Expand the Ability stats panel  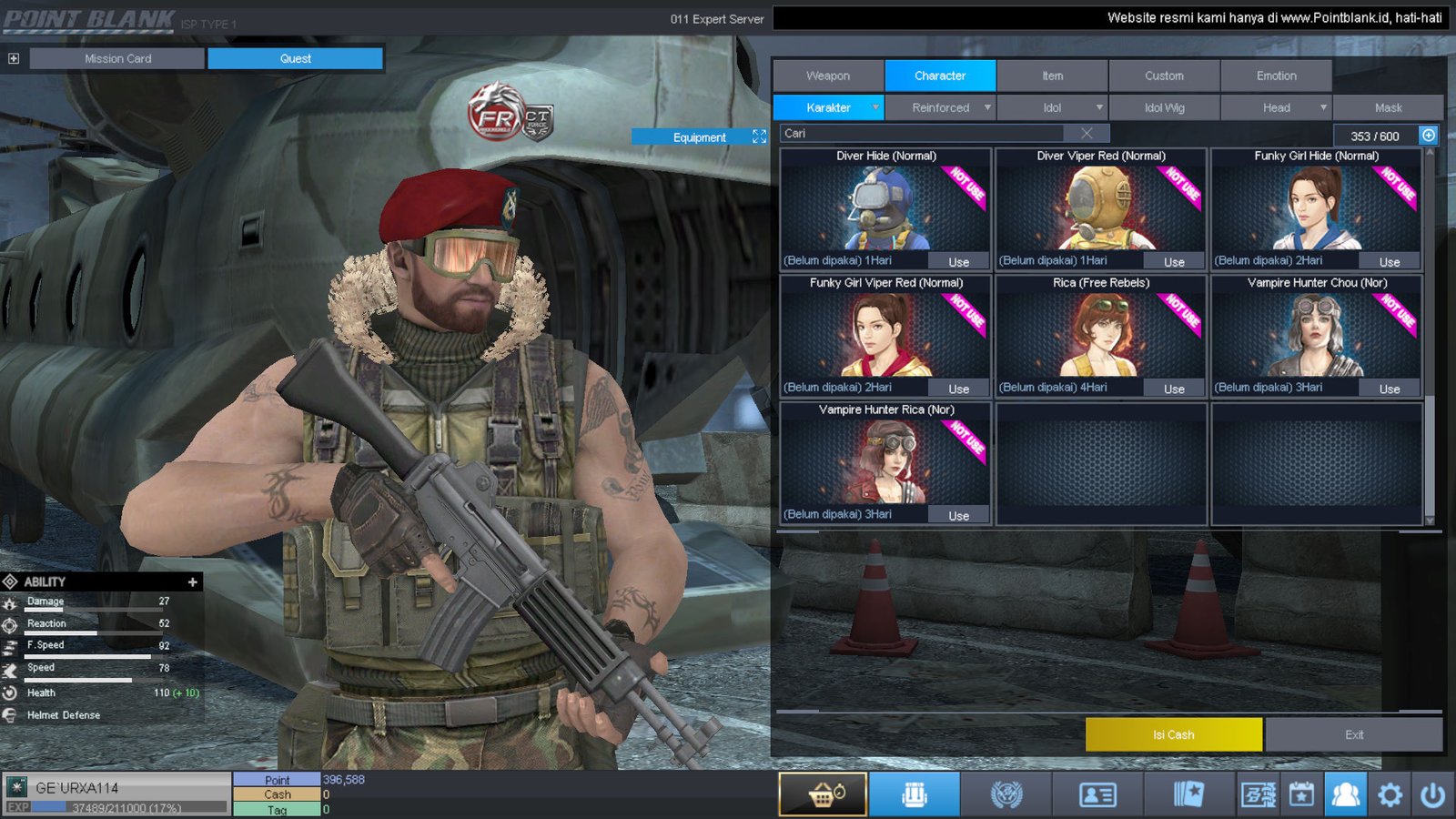(192, 581)
